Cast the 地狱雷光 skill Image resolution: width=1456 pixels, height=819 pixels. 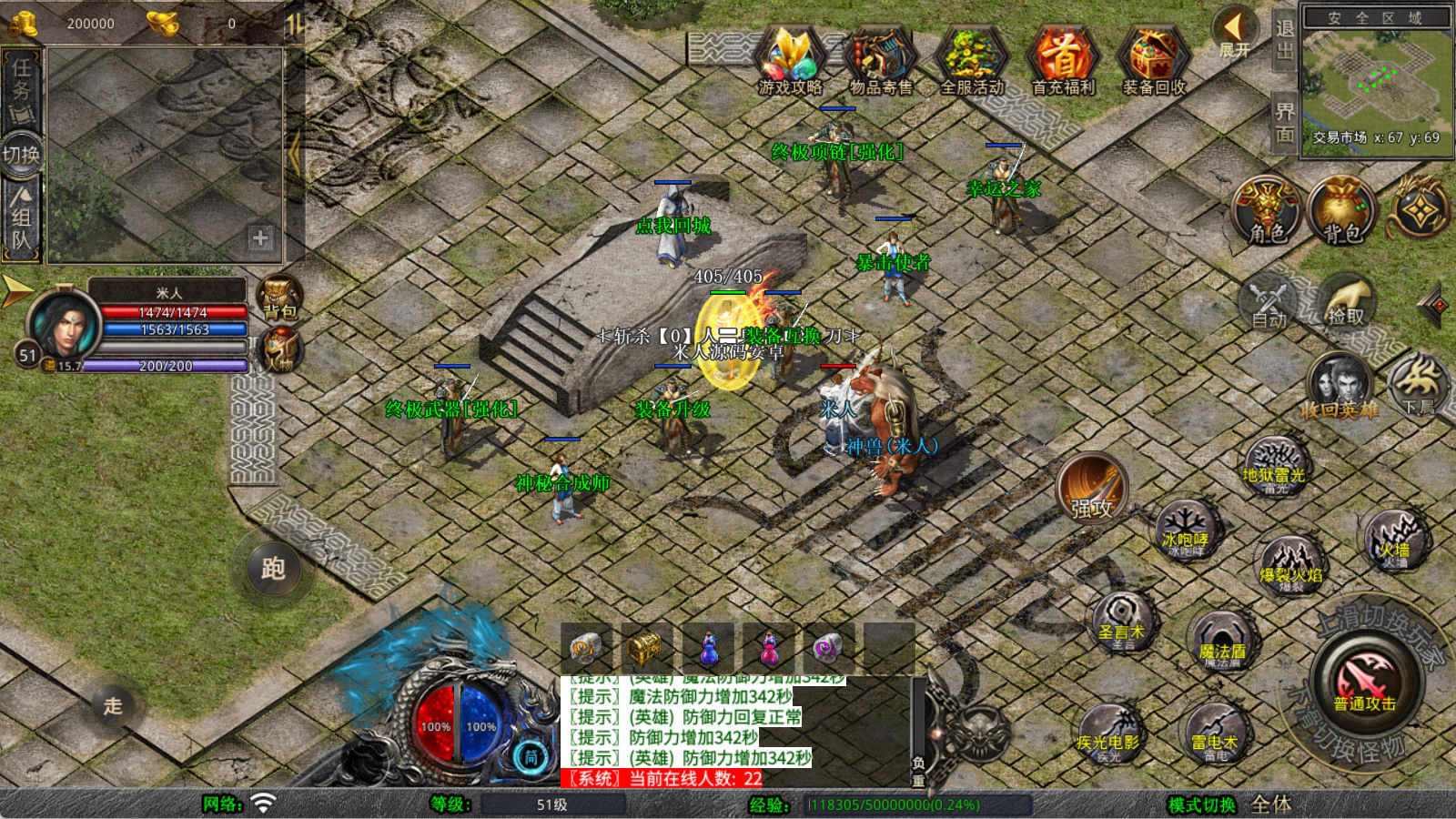coord(1274,469)
